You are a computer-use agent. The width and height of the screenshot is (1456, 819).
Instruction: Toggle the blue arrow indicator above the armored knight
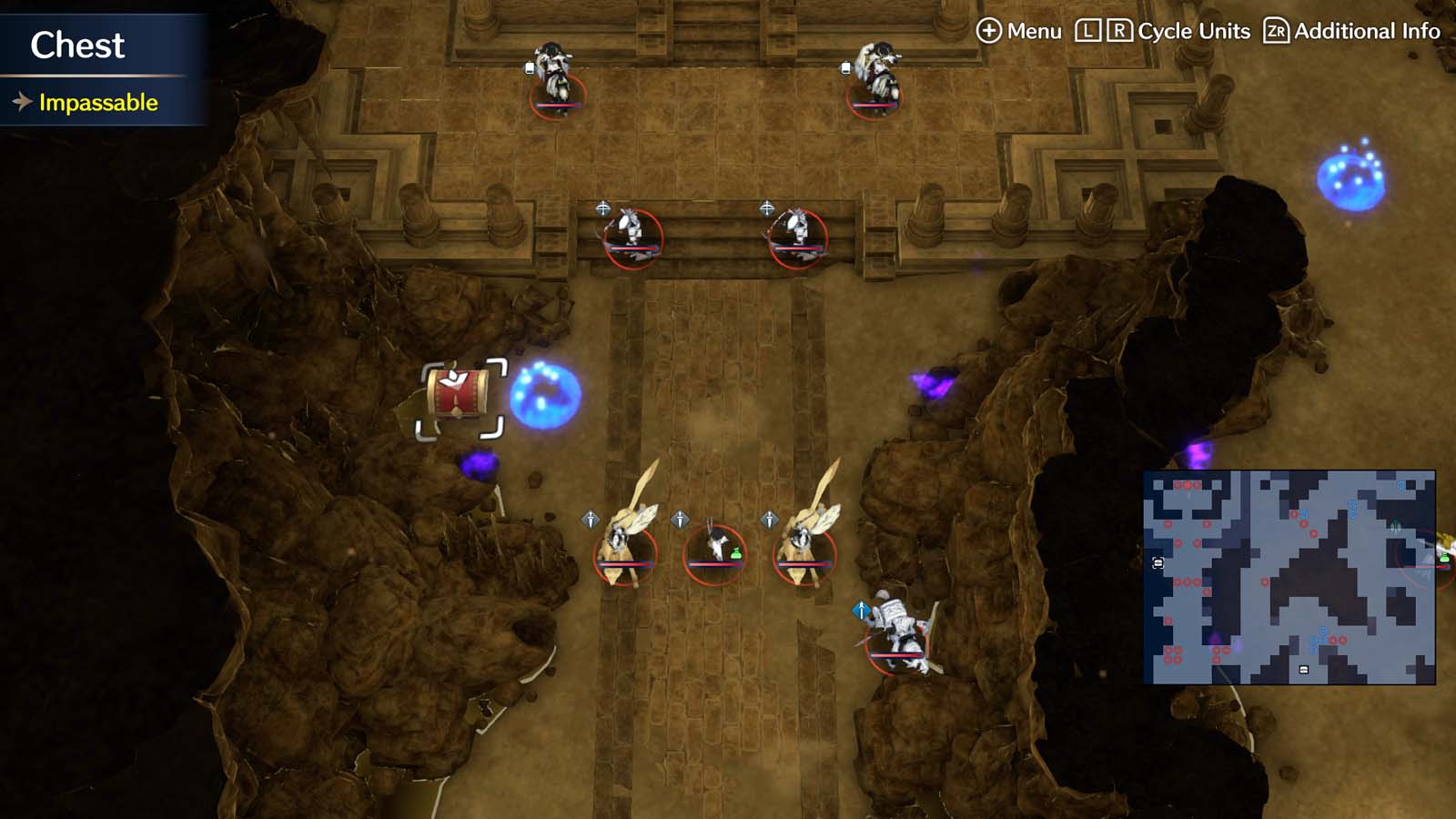tap(859, 612)
